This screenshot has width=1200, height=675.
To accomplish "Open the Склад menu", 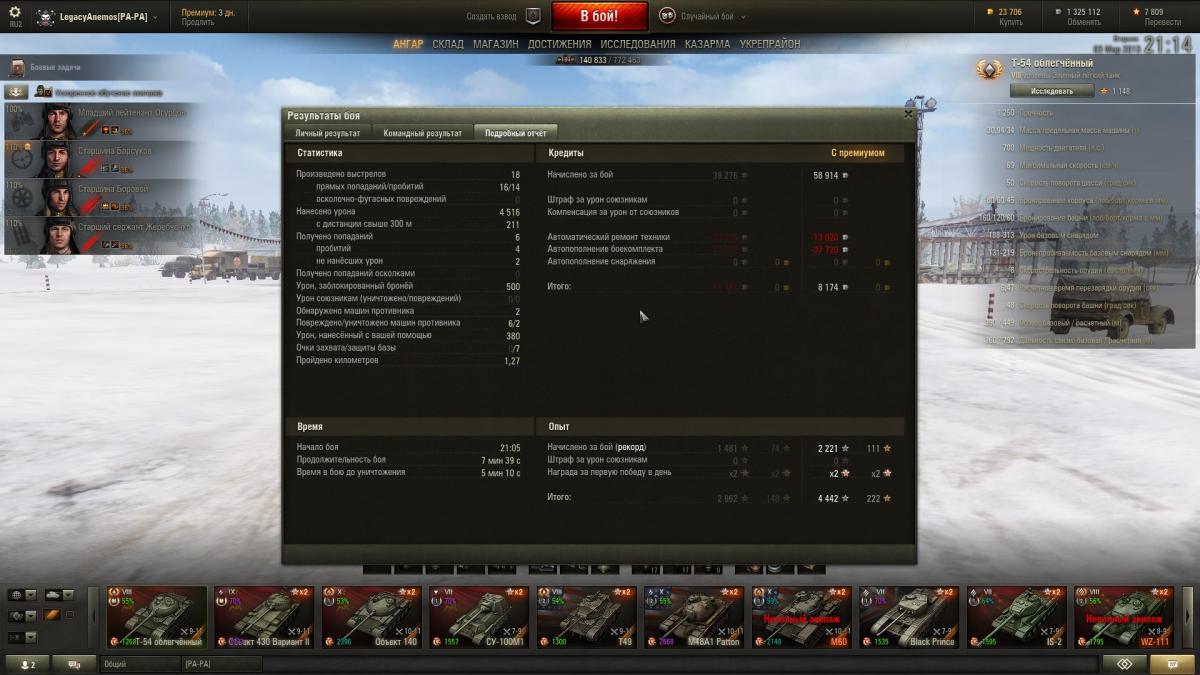I will tap(448, 44).
